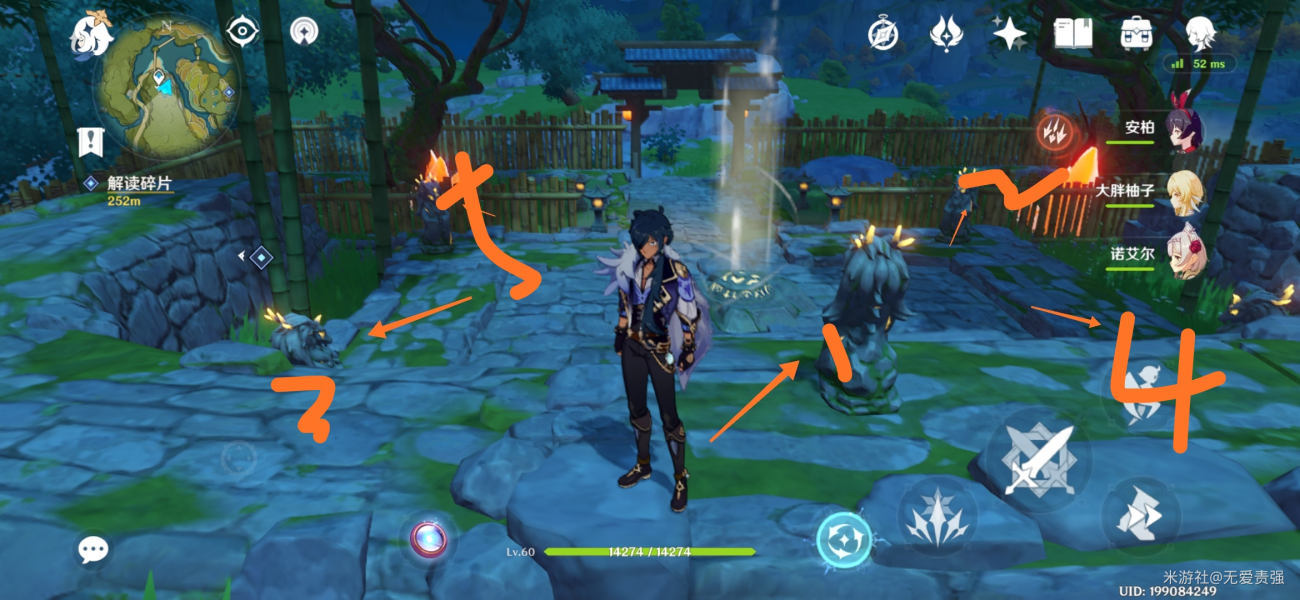Open the chat speech bubble

(x=94, y=549)
